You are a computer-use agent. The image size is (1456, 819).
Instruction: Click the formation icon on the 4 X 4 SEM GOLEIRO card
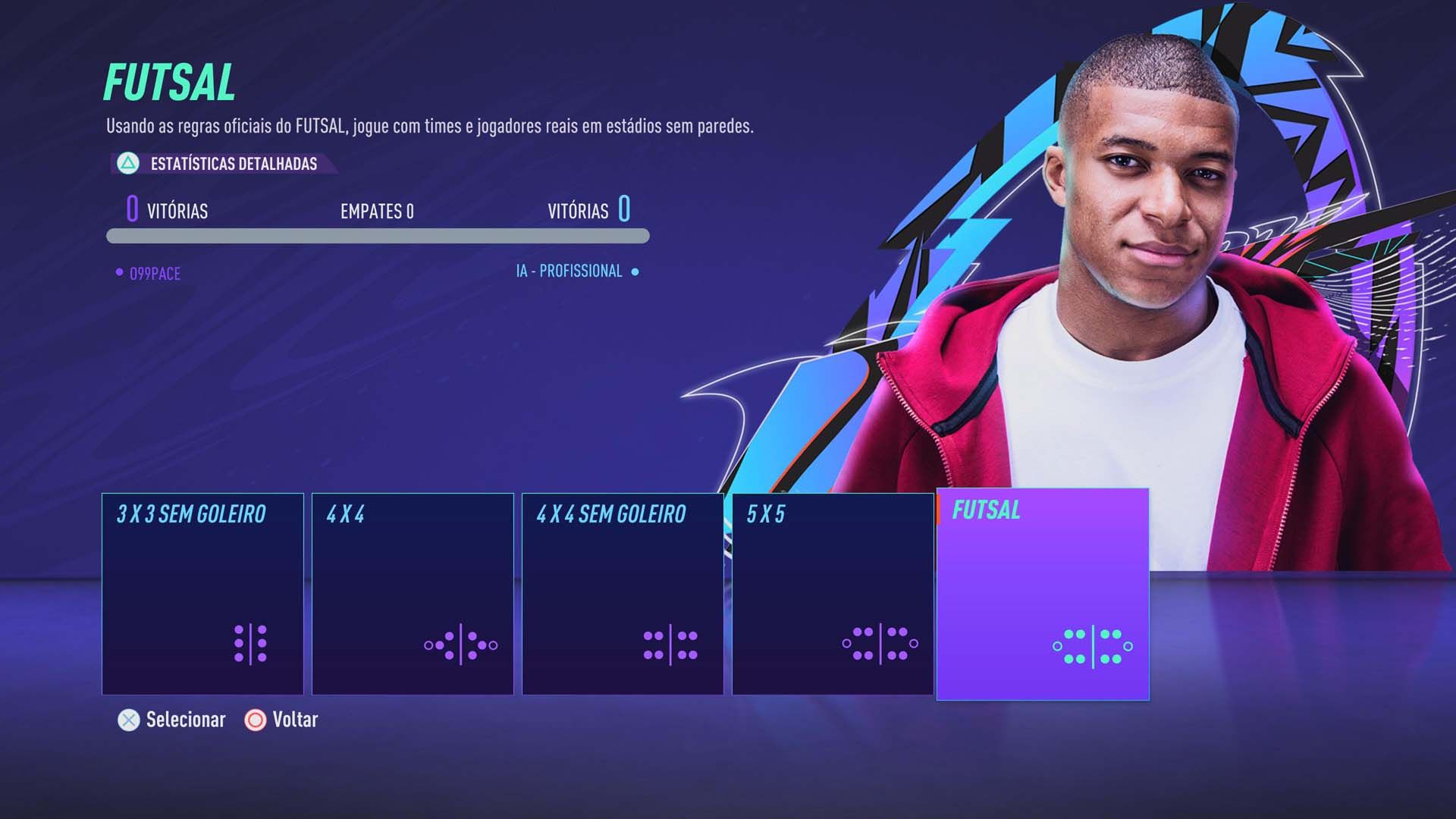[669, 646]
